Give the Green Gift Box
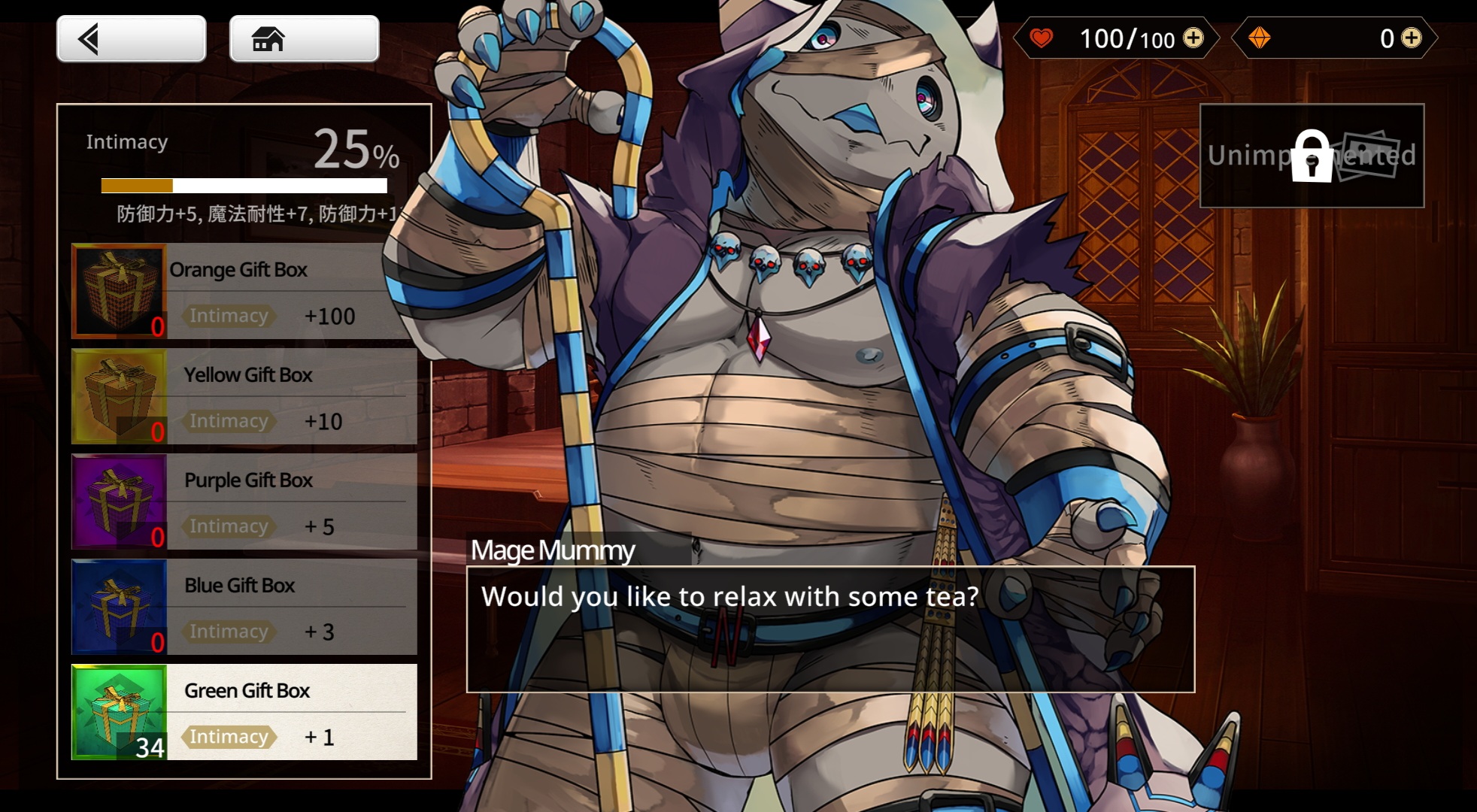1477x812 pixels. point(244,712)
